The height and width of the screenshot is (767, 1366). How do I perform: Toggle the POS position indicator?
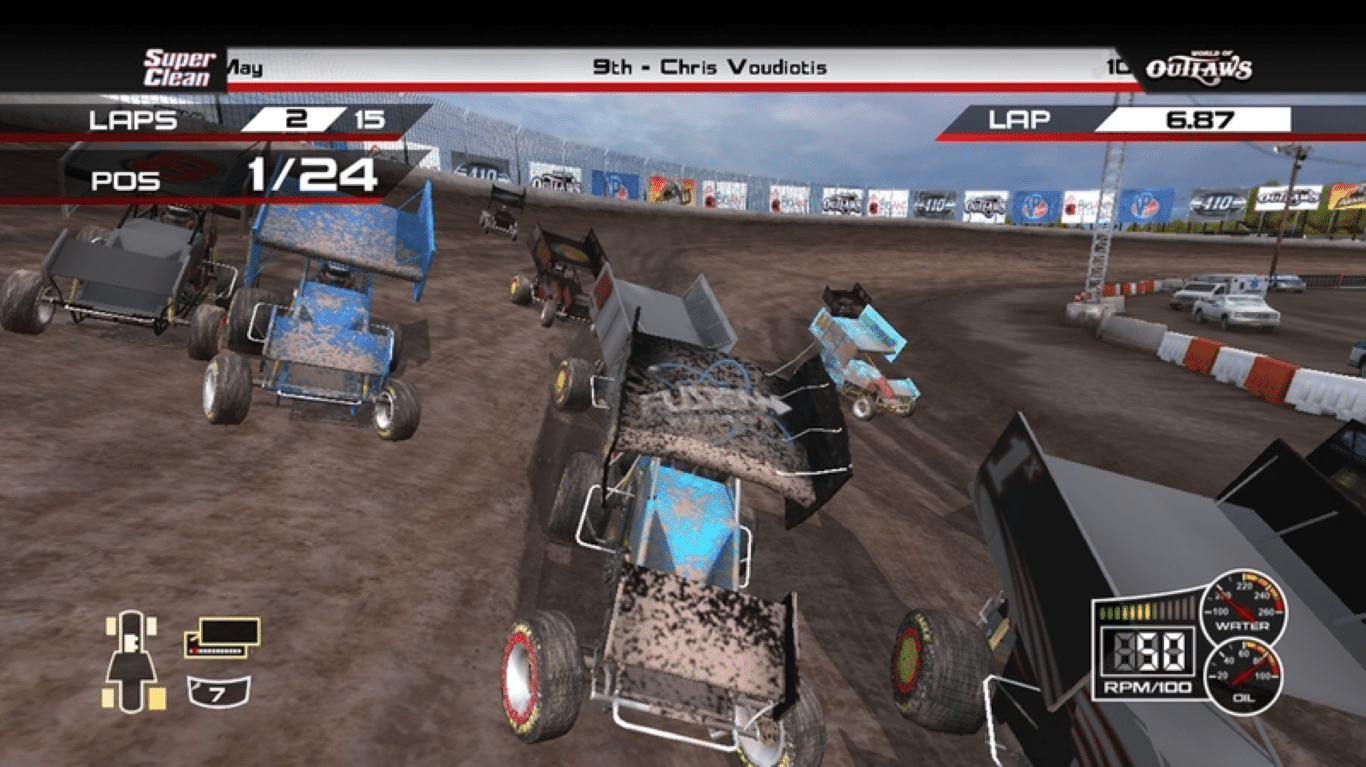pyautogui.click(x=125, y=179)
